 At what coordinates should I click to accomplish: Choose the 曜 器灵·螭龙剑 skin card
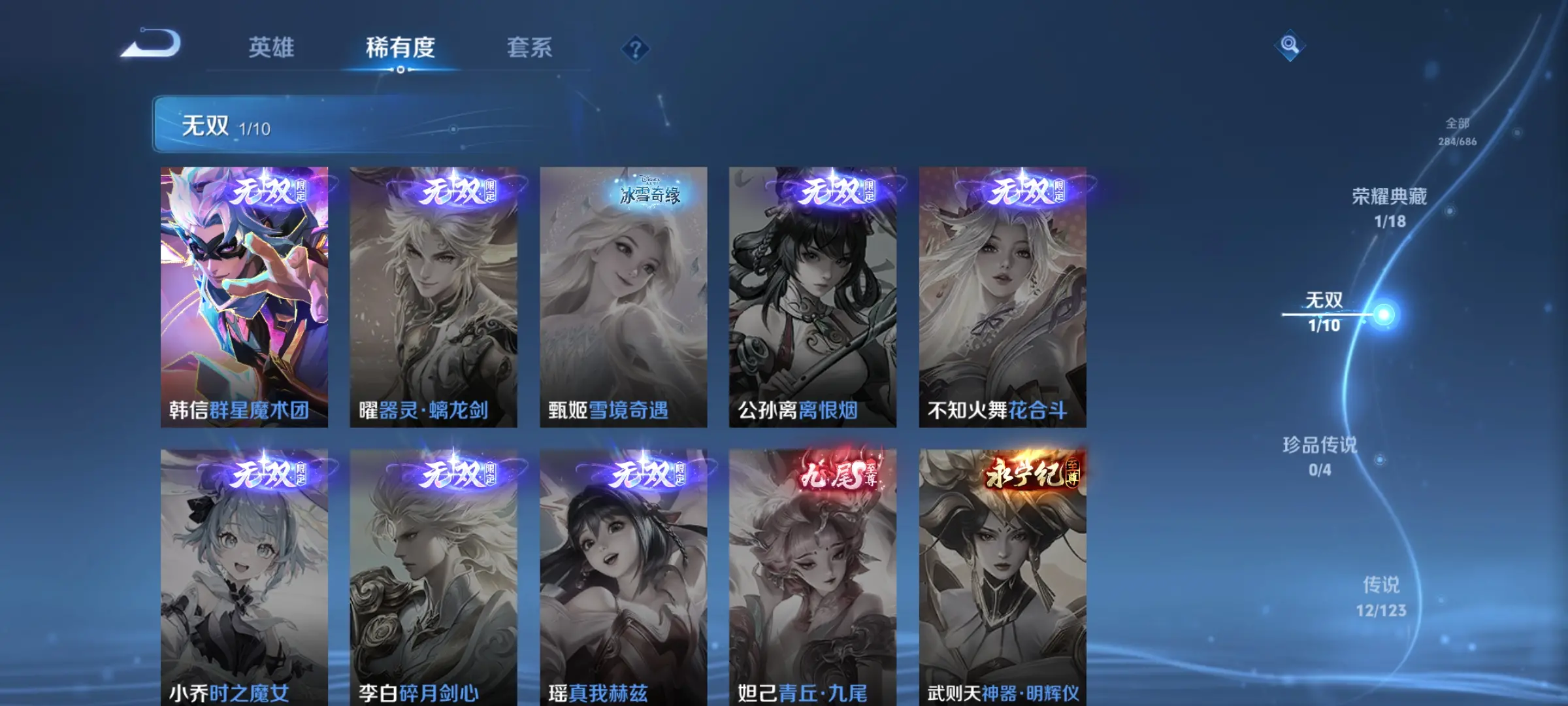point(433,297)
